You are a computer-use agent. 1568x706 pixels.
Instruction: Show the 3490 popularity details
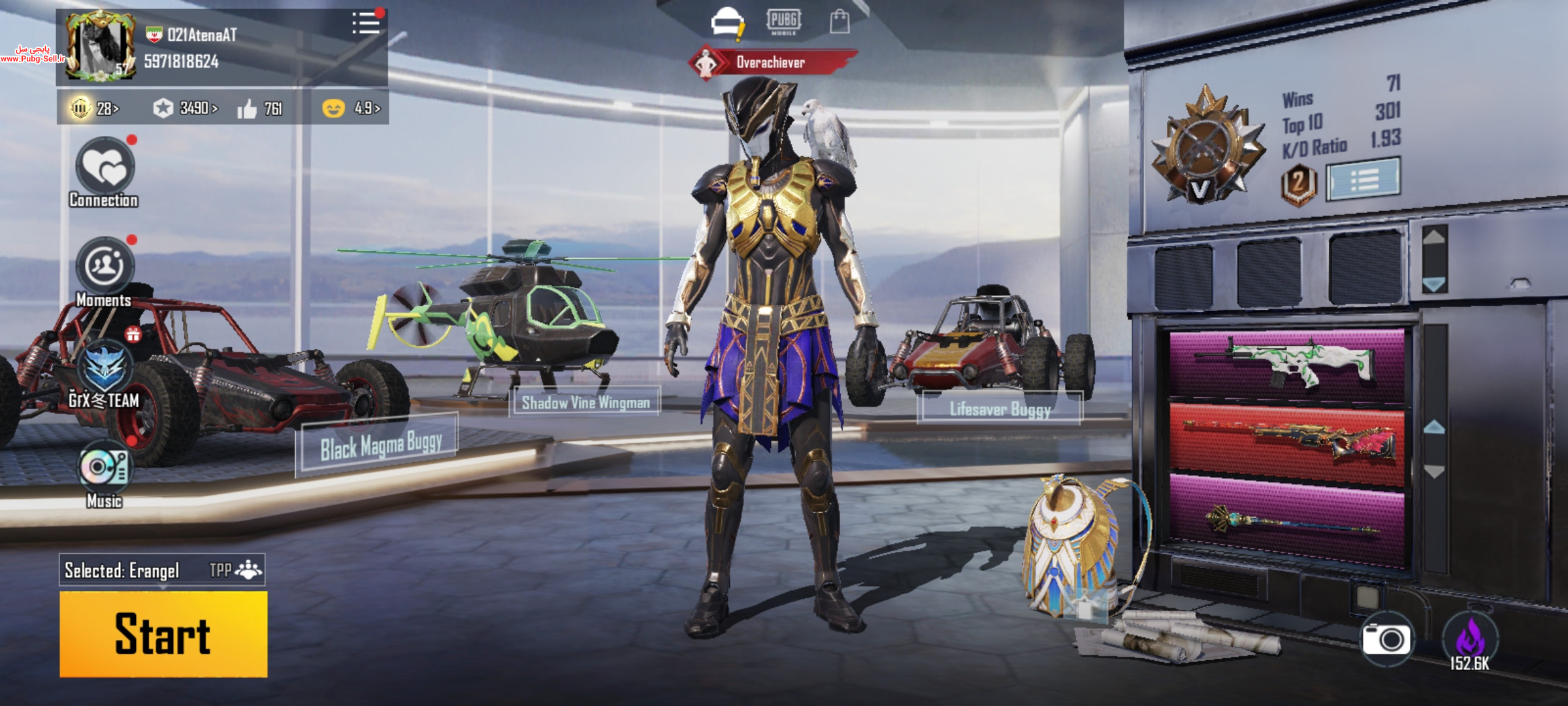click(x=186, y=108)
